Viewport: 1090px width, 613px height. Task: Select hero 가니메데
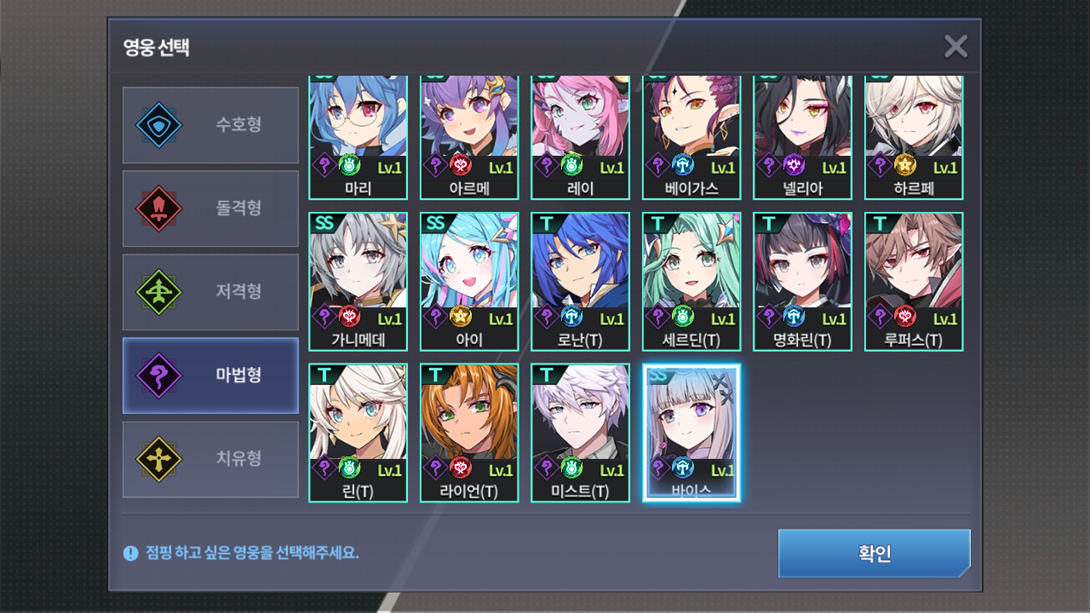click(358, 281)
